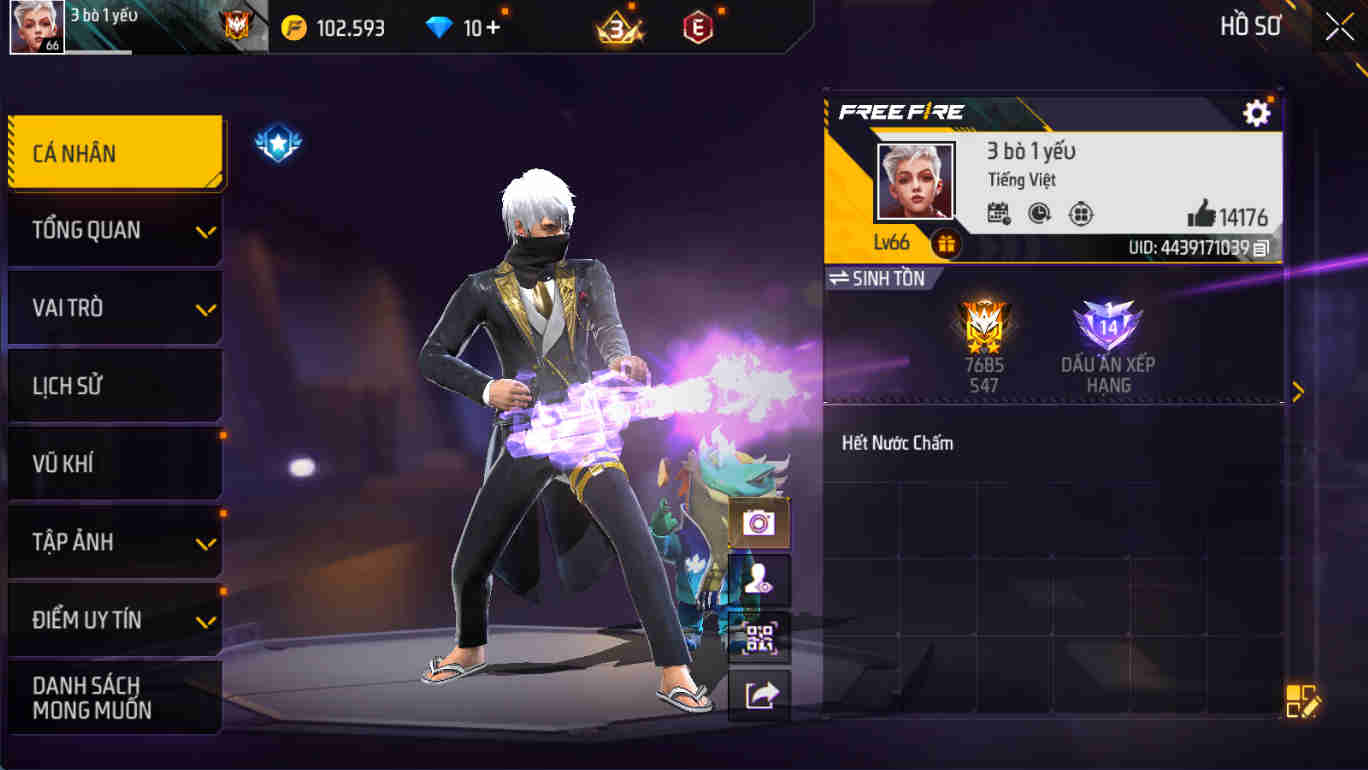Viewport: 1368px width, 770px height.
Task: Expand the VAI TRÒ dropdown
Action: tap(113, 307)
